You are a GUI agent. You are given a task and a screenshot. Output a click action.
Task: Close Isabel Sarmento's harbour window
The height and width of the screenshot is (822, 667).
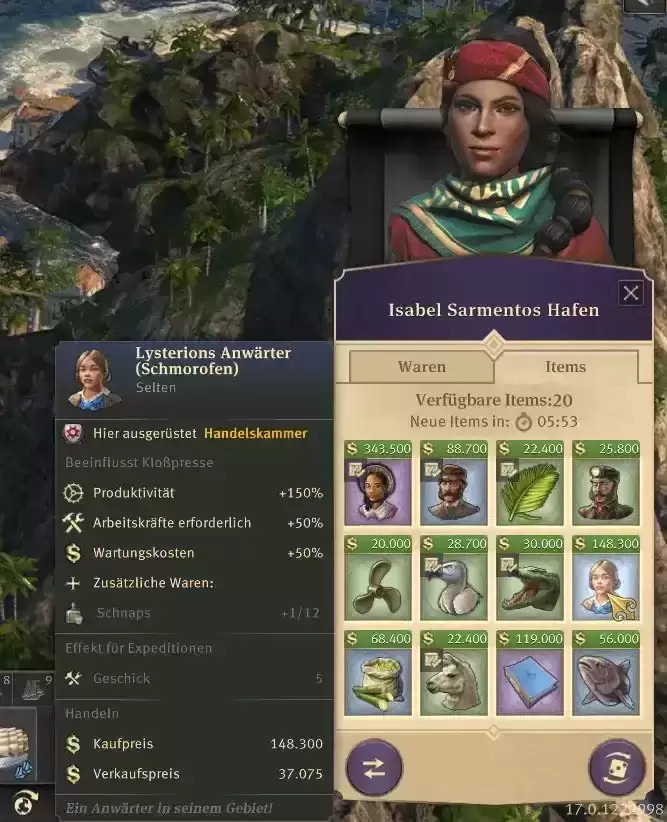tap(631, 293)
